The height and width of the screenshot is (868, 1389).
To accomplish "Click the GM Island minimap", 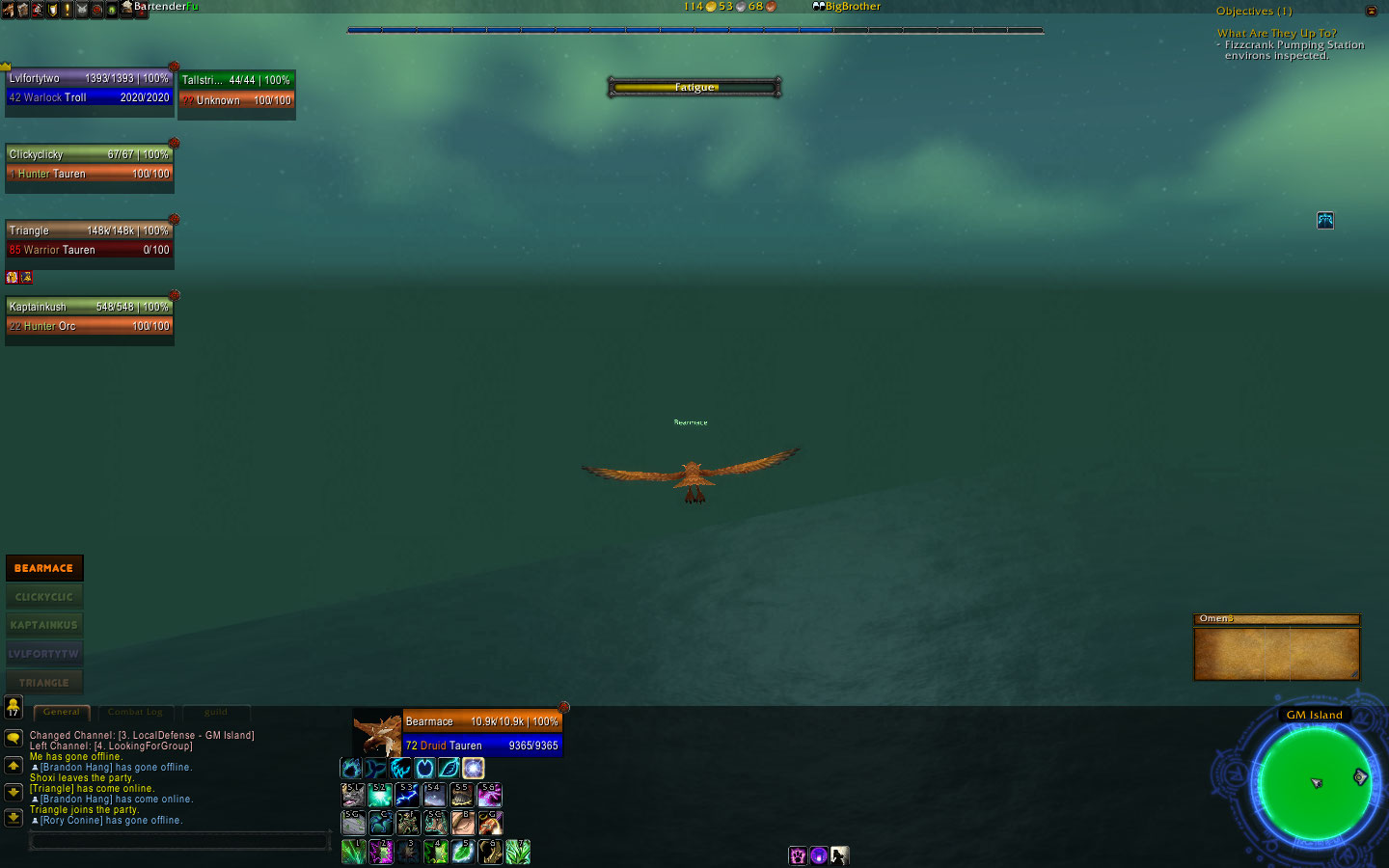I will [1314, 781].
